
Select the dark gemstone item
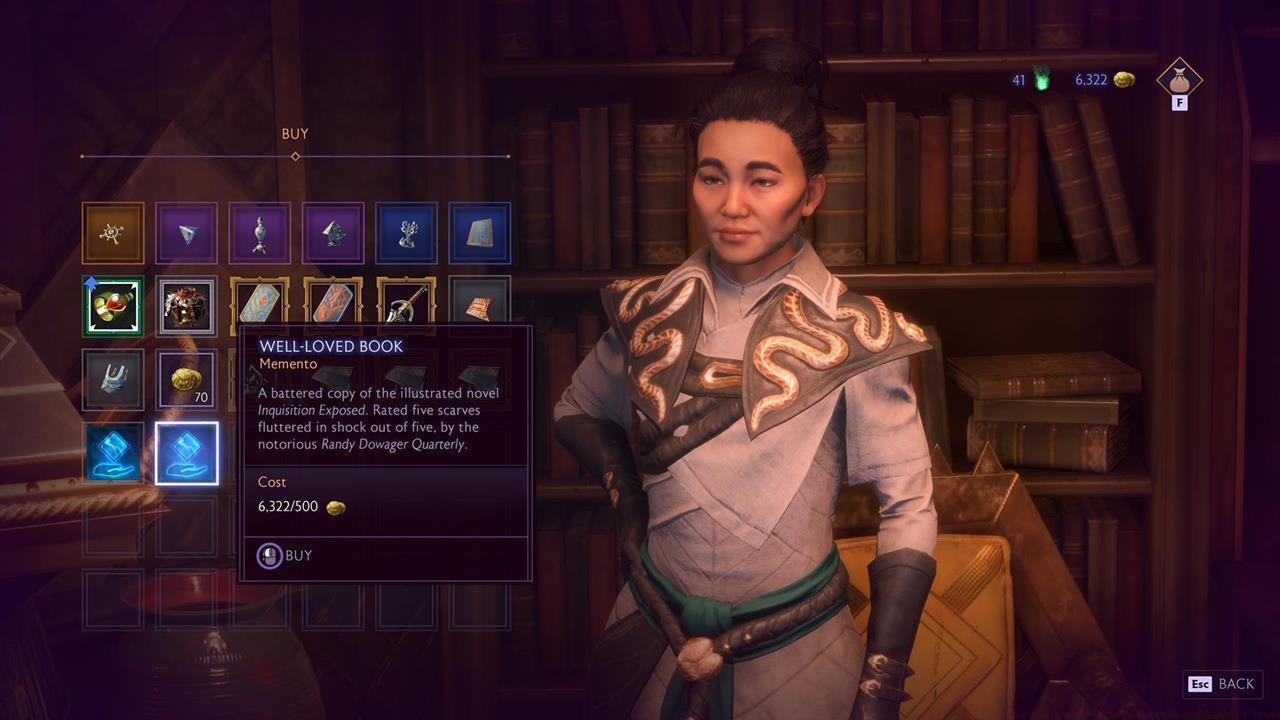point(333,232)
